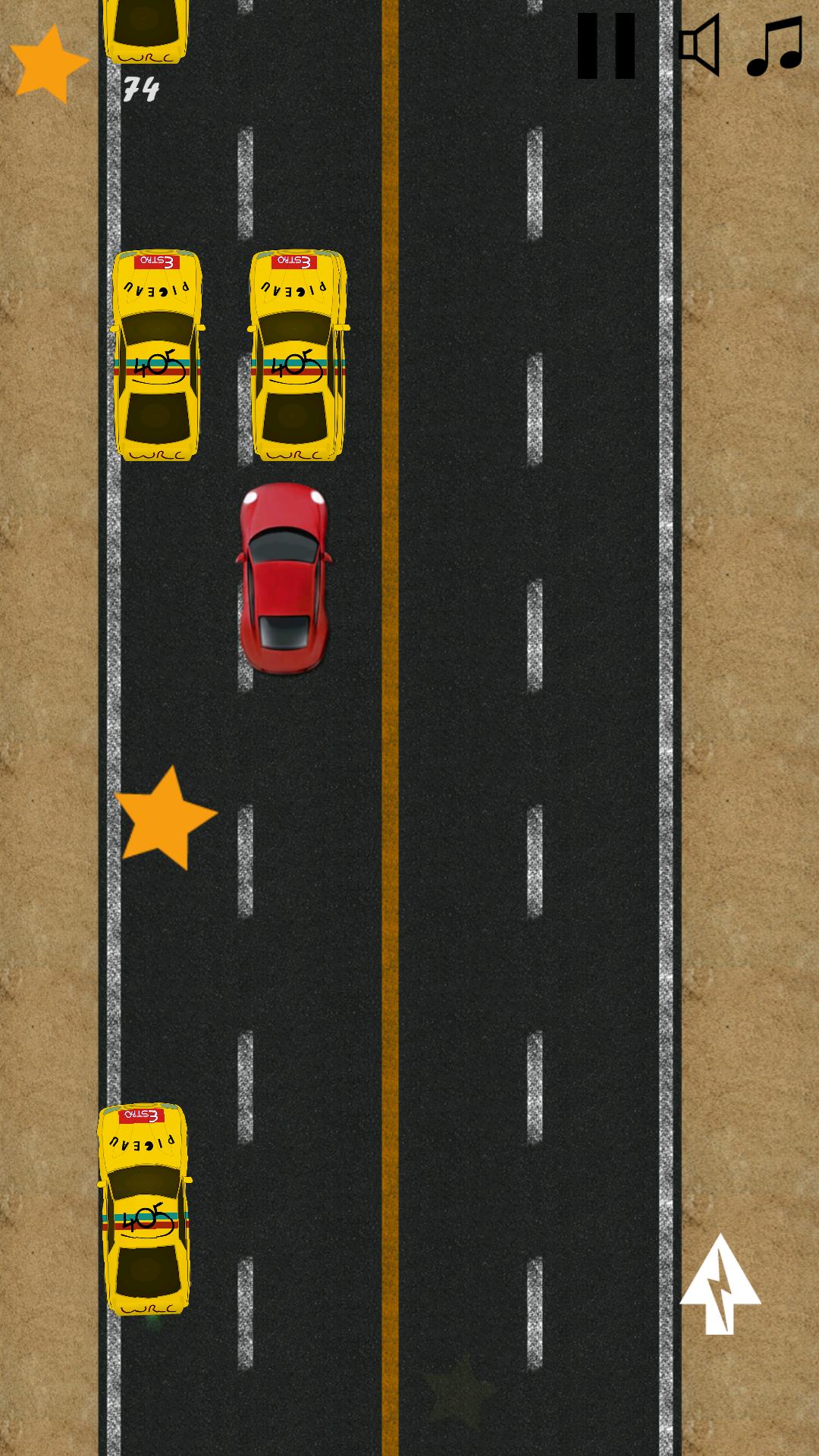This screenshot has width=819, height=1456.
Task: Toggle the speaker sound effects icon
Action: (699, 45)
